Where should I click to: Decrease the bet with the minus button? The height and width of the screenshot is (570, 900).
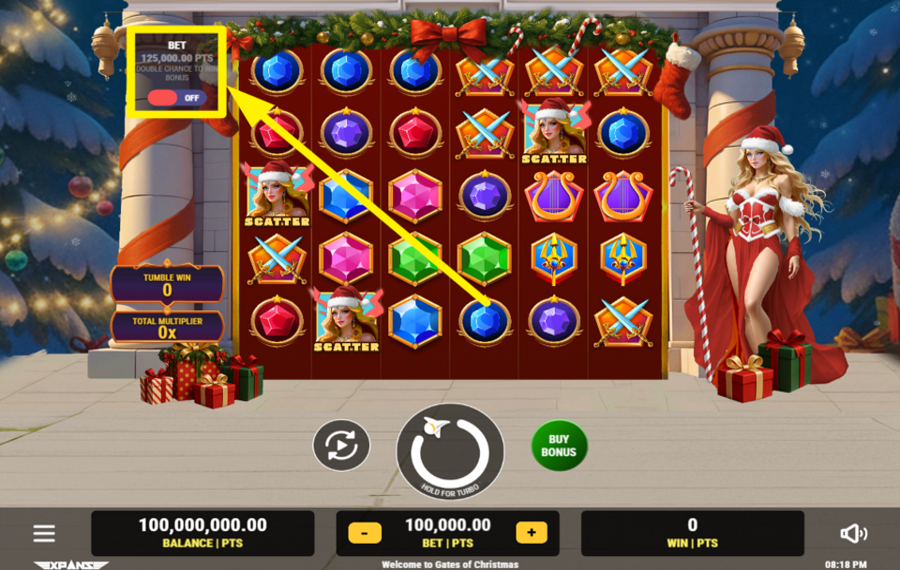[x=365, y=533]
